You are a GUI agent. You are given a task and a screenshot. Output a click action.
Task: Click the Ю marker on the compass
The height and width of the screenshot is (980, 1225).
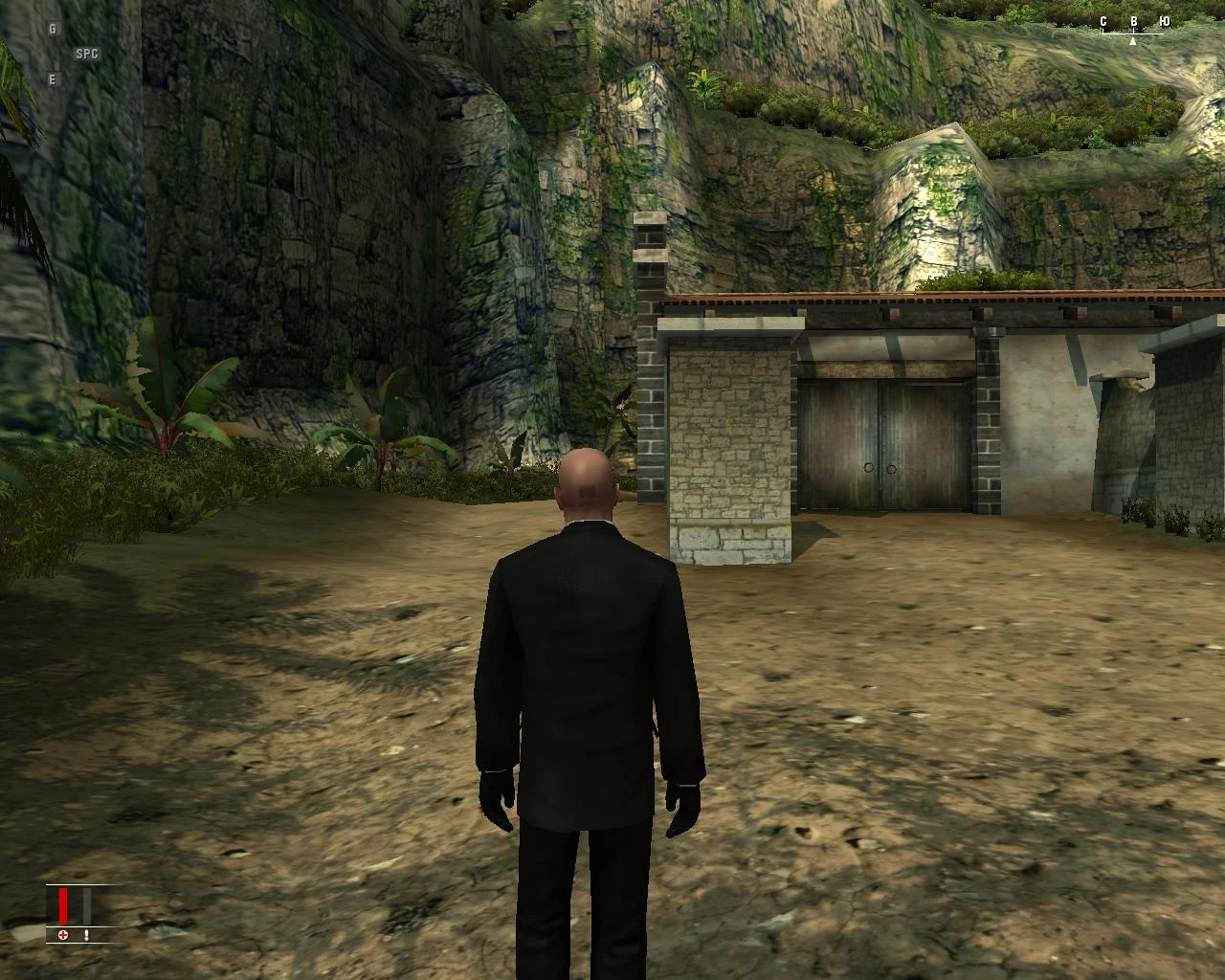1165,21
